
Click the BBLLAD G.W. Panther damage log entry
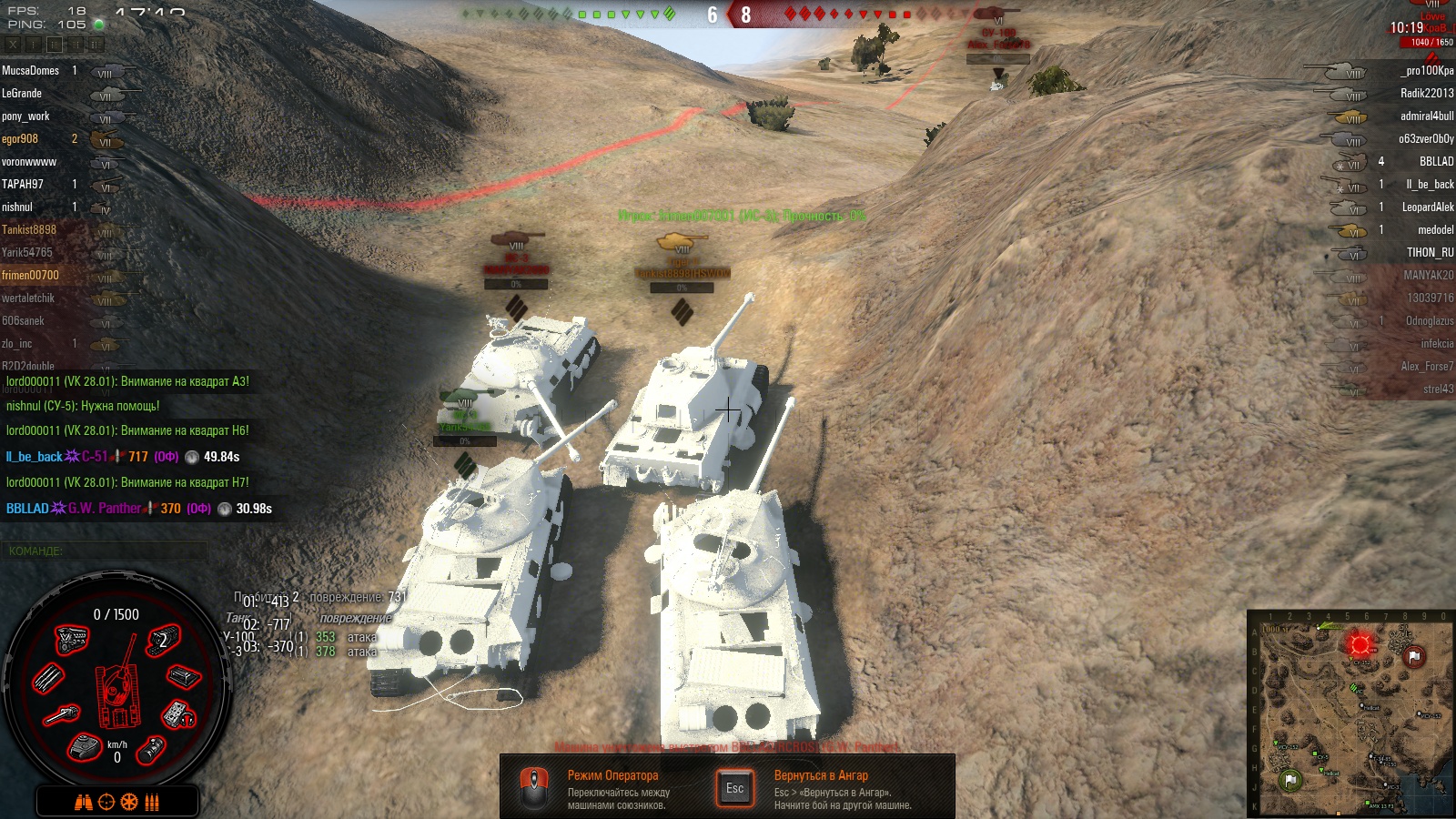[138, 509]
